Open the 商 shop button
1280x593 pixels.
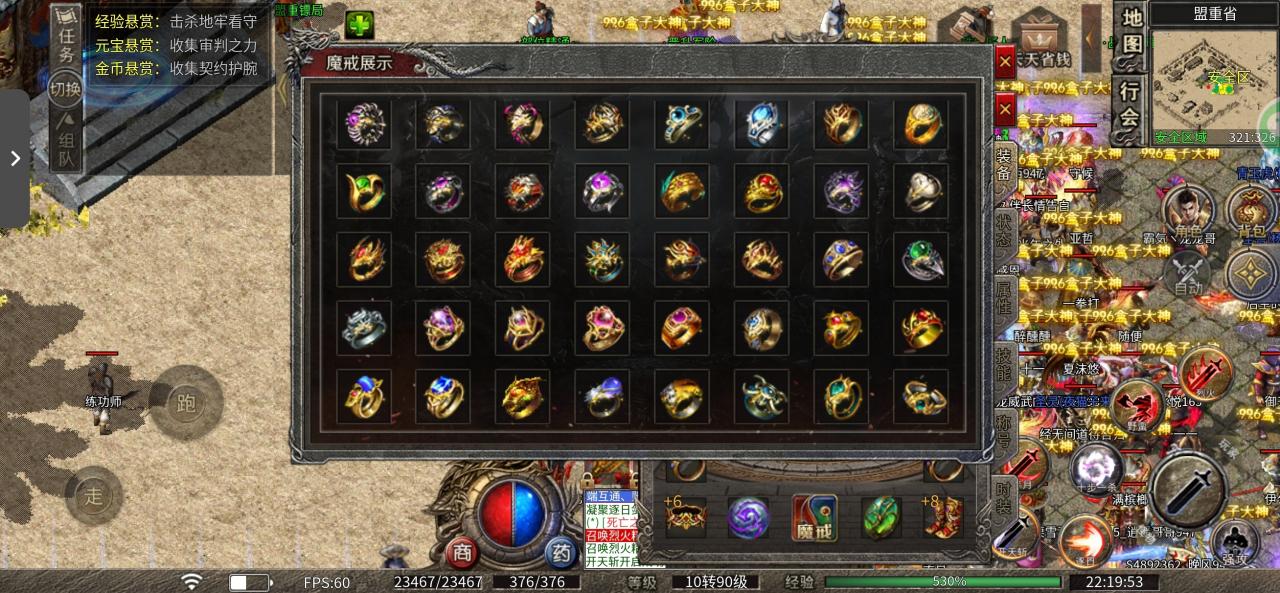coord(461,553)
